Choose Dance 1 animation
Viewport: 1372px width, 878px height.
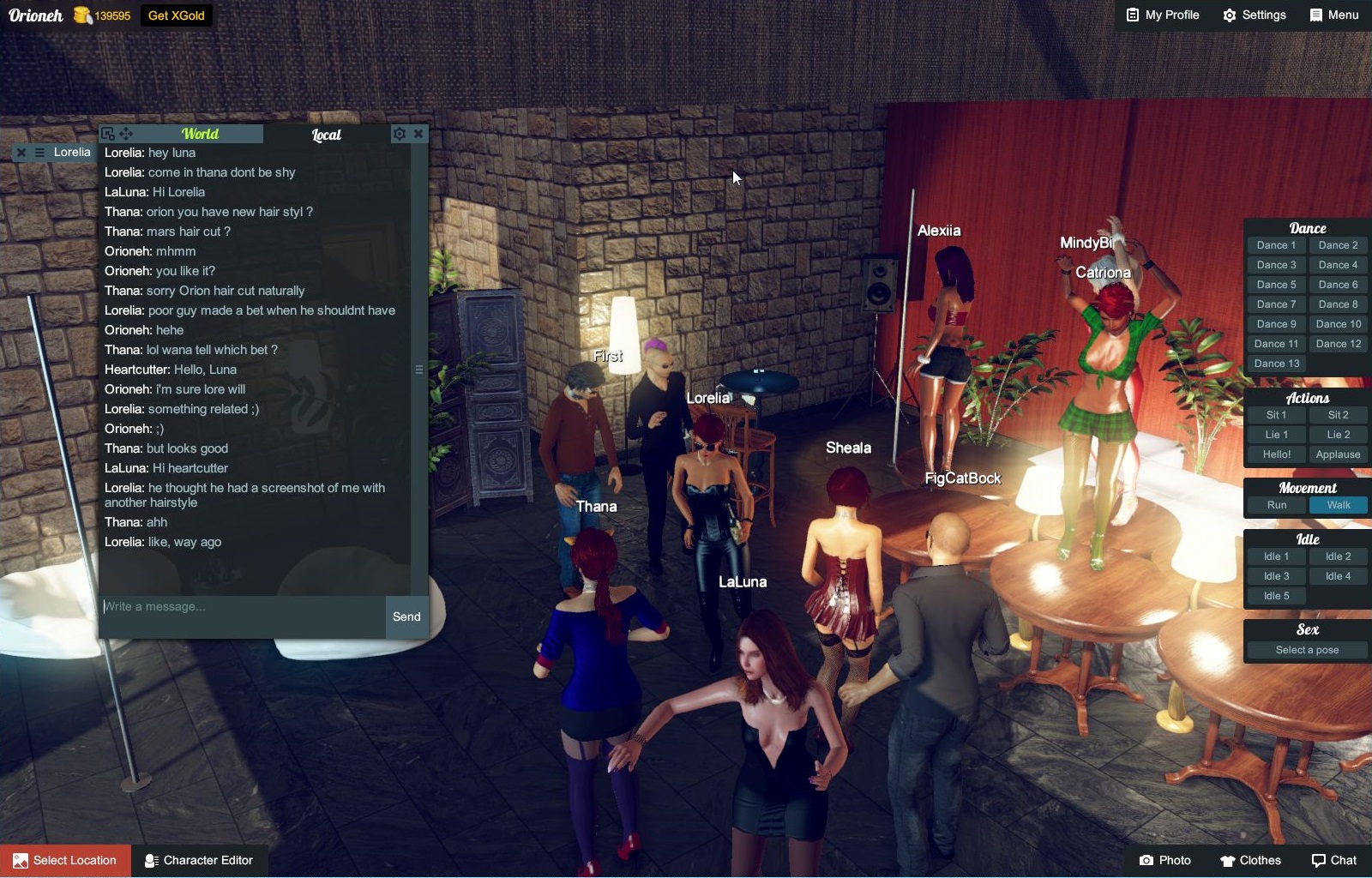1276,245
